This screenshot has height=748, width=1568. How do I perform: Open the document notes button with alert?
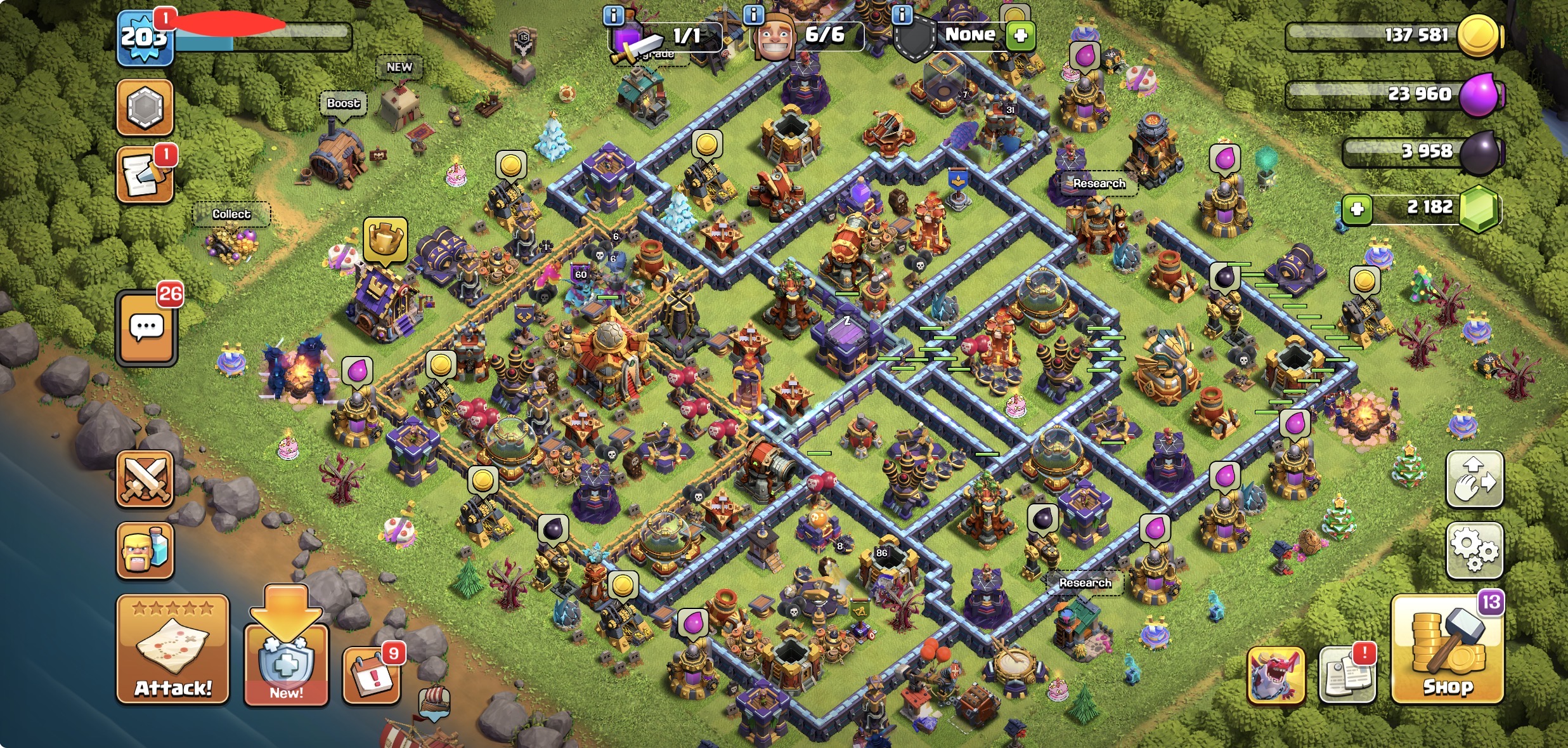click(1347, 676)
